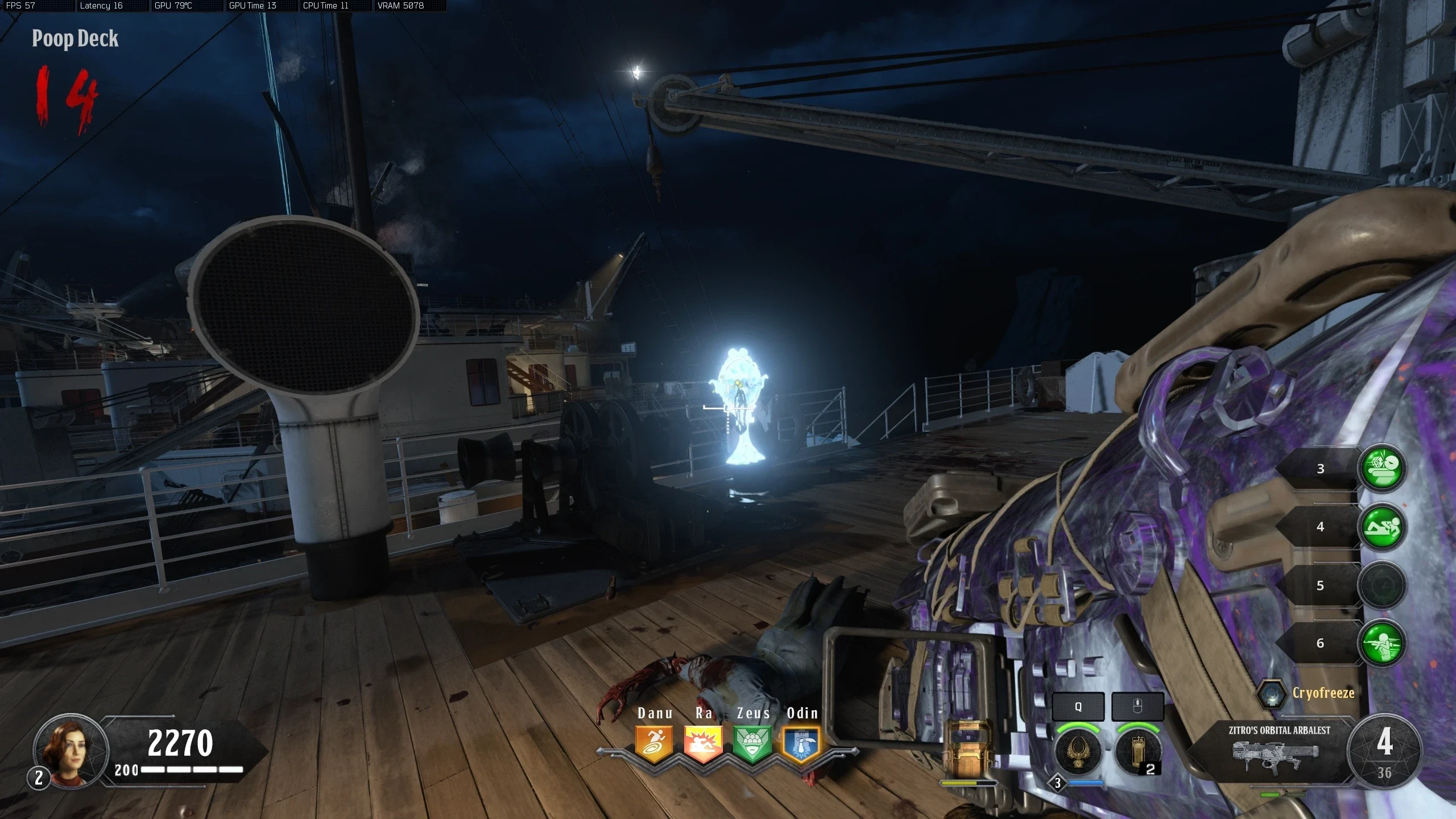
Task: Select the Danu perk icon
Action: 653,743
